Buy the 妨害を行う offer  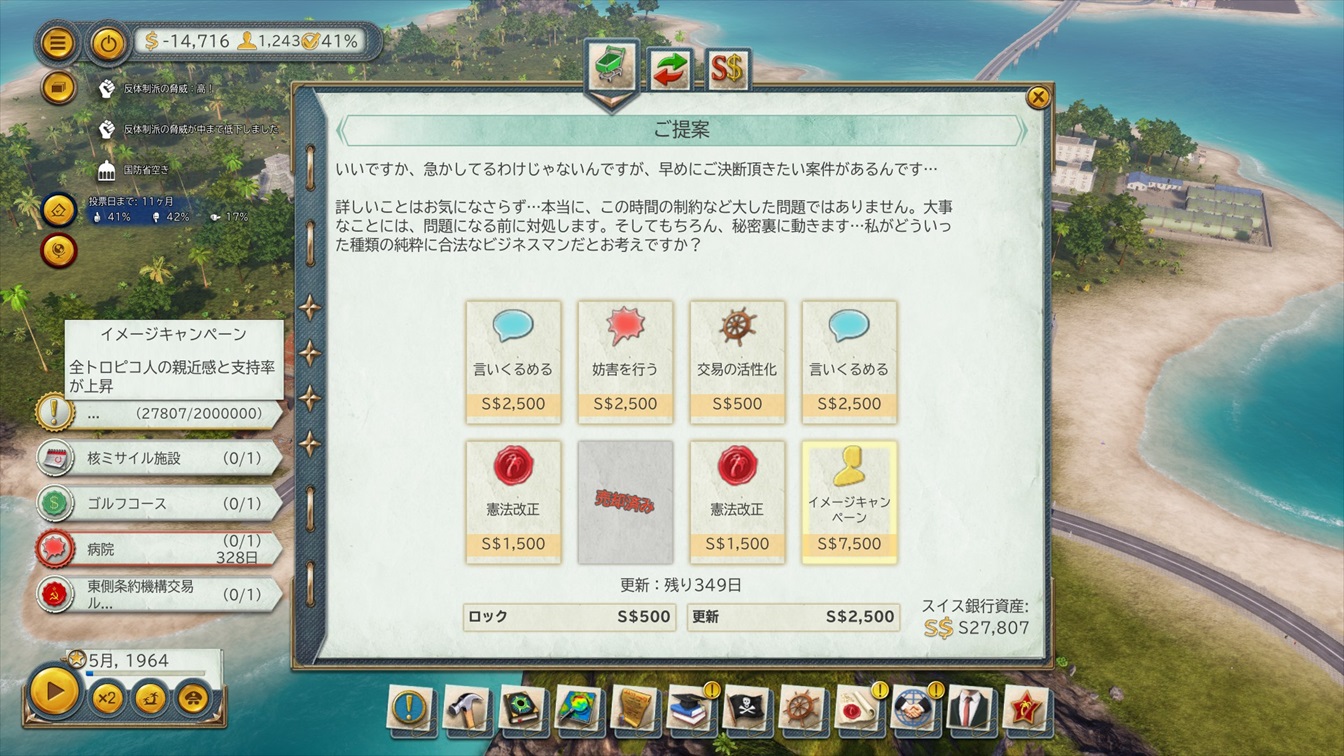(x=625, y=361)
